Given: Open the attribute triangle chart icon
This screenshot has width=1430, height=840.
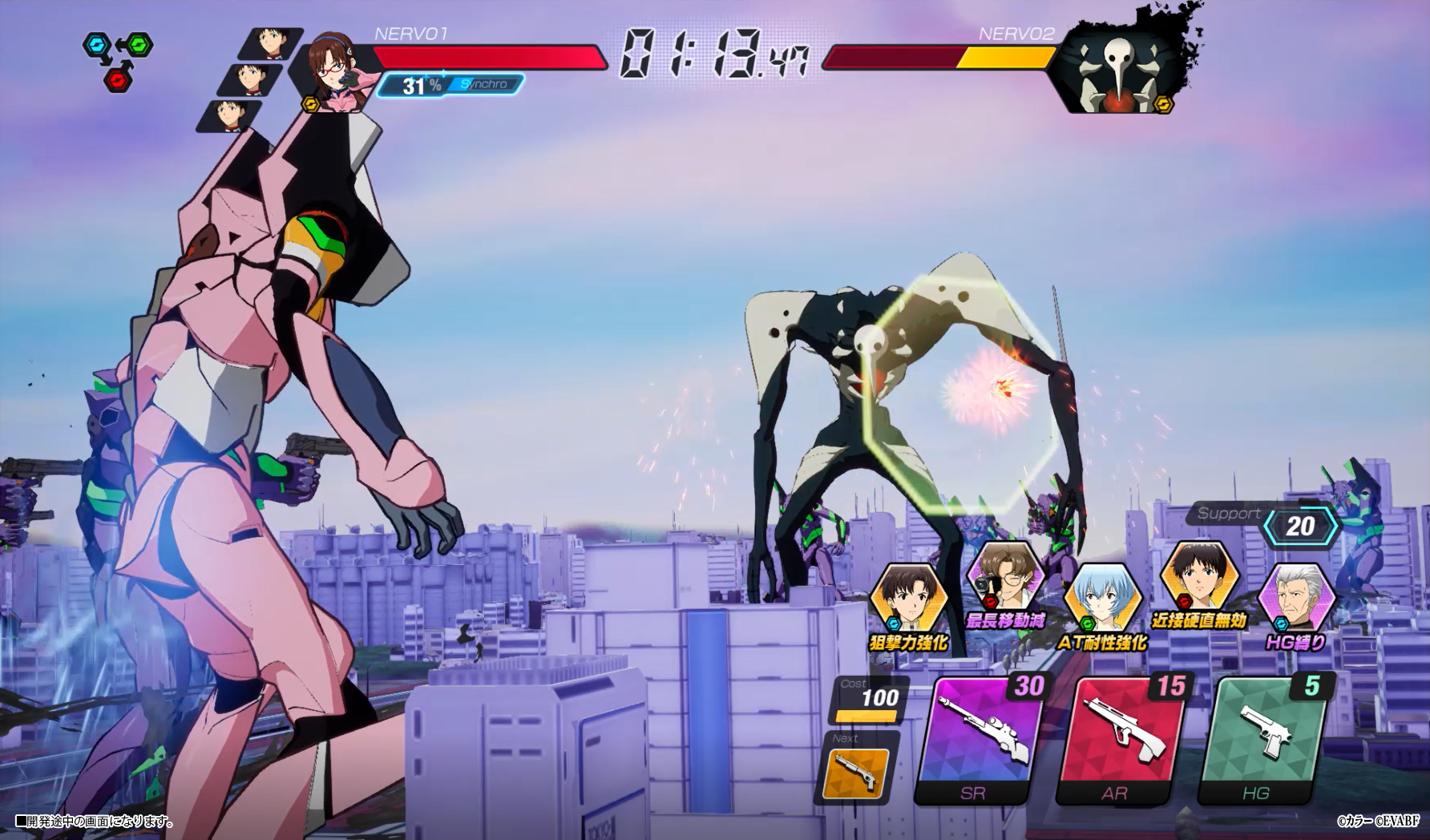Looking at the screenshot, I should coord(118,60).
